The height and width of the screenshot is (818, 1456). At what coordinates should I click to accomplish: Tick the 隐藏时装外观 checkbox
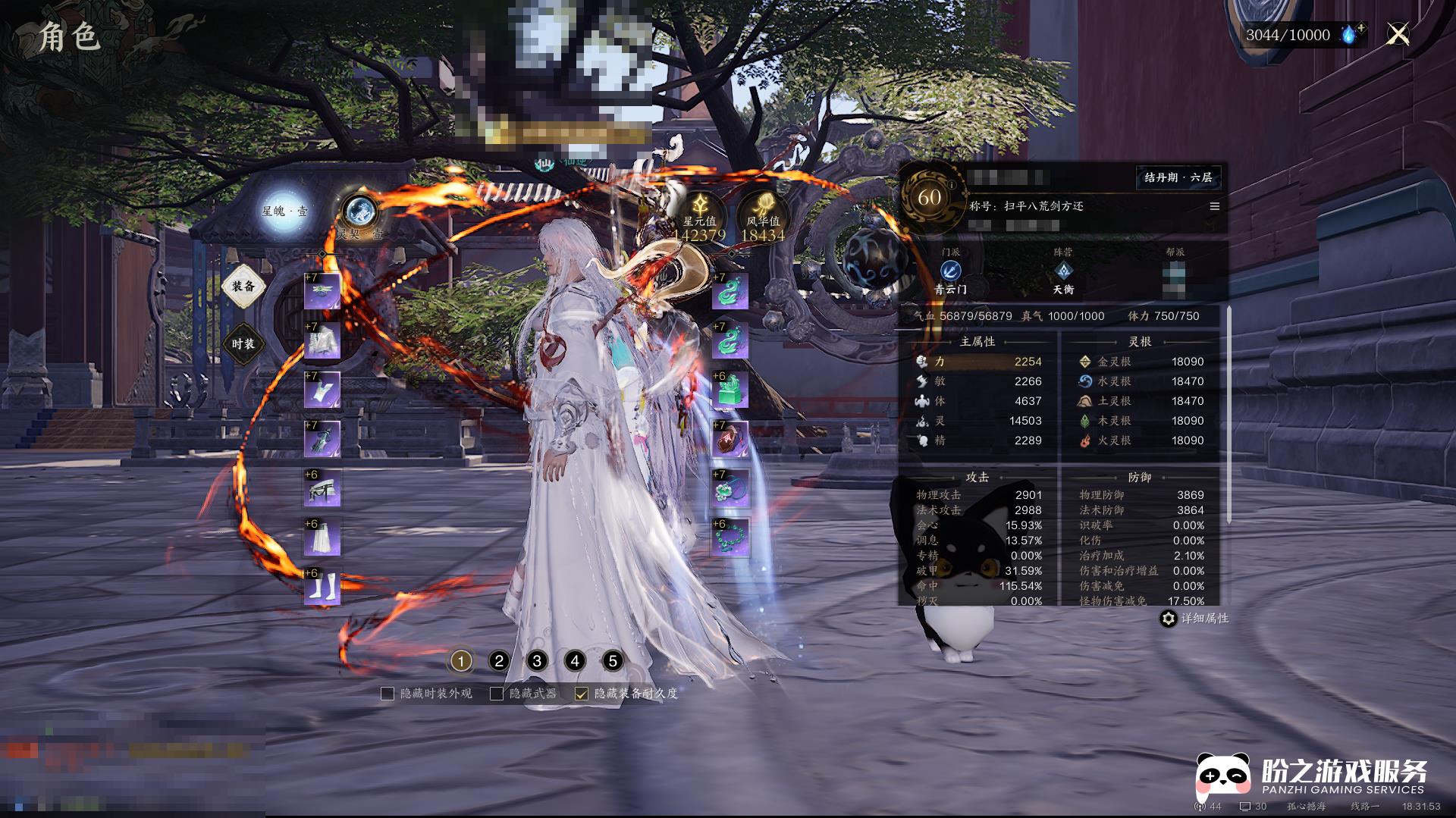[388, 694]
